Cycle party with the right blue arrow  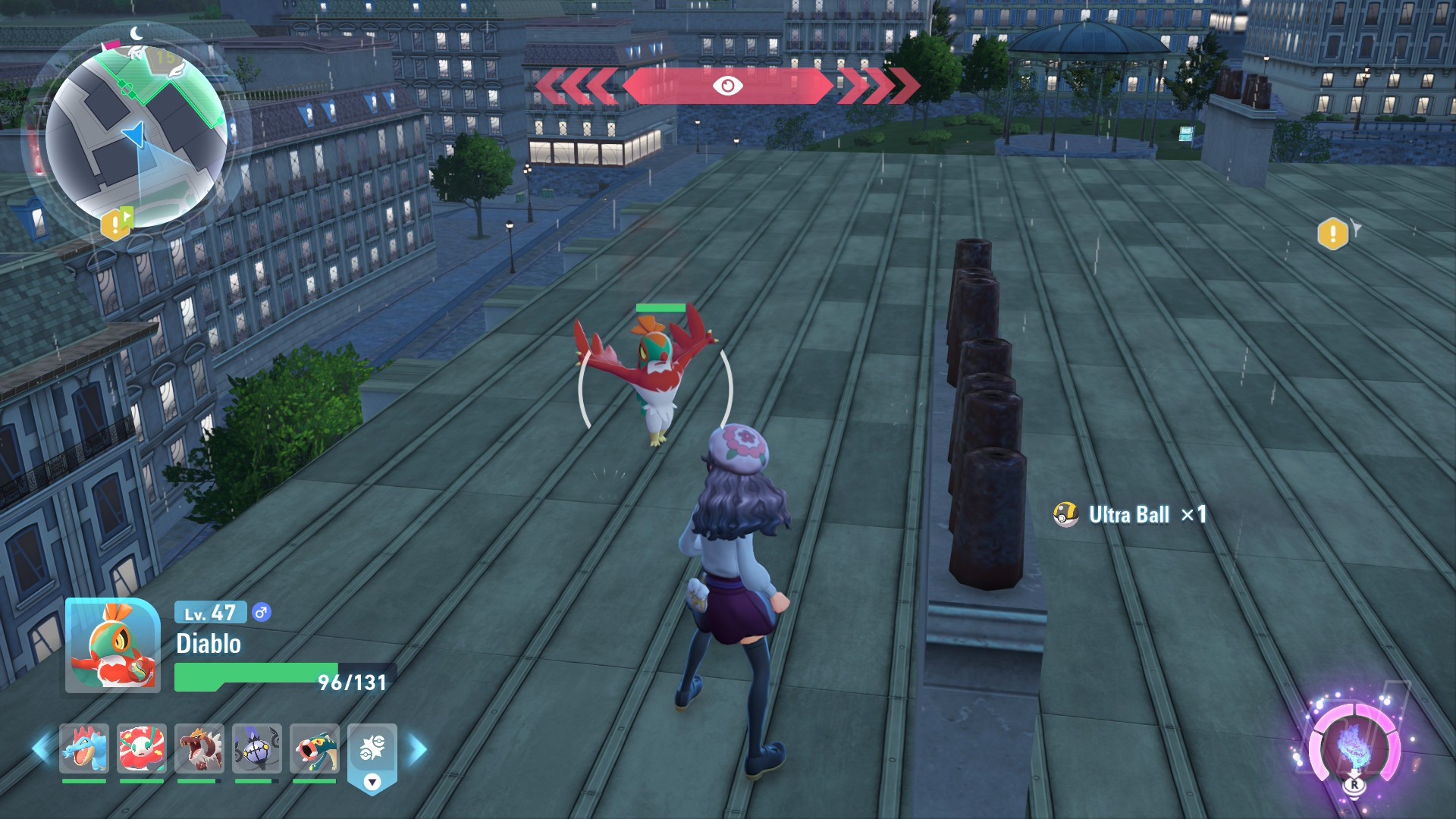tap(418, 749)
